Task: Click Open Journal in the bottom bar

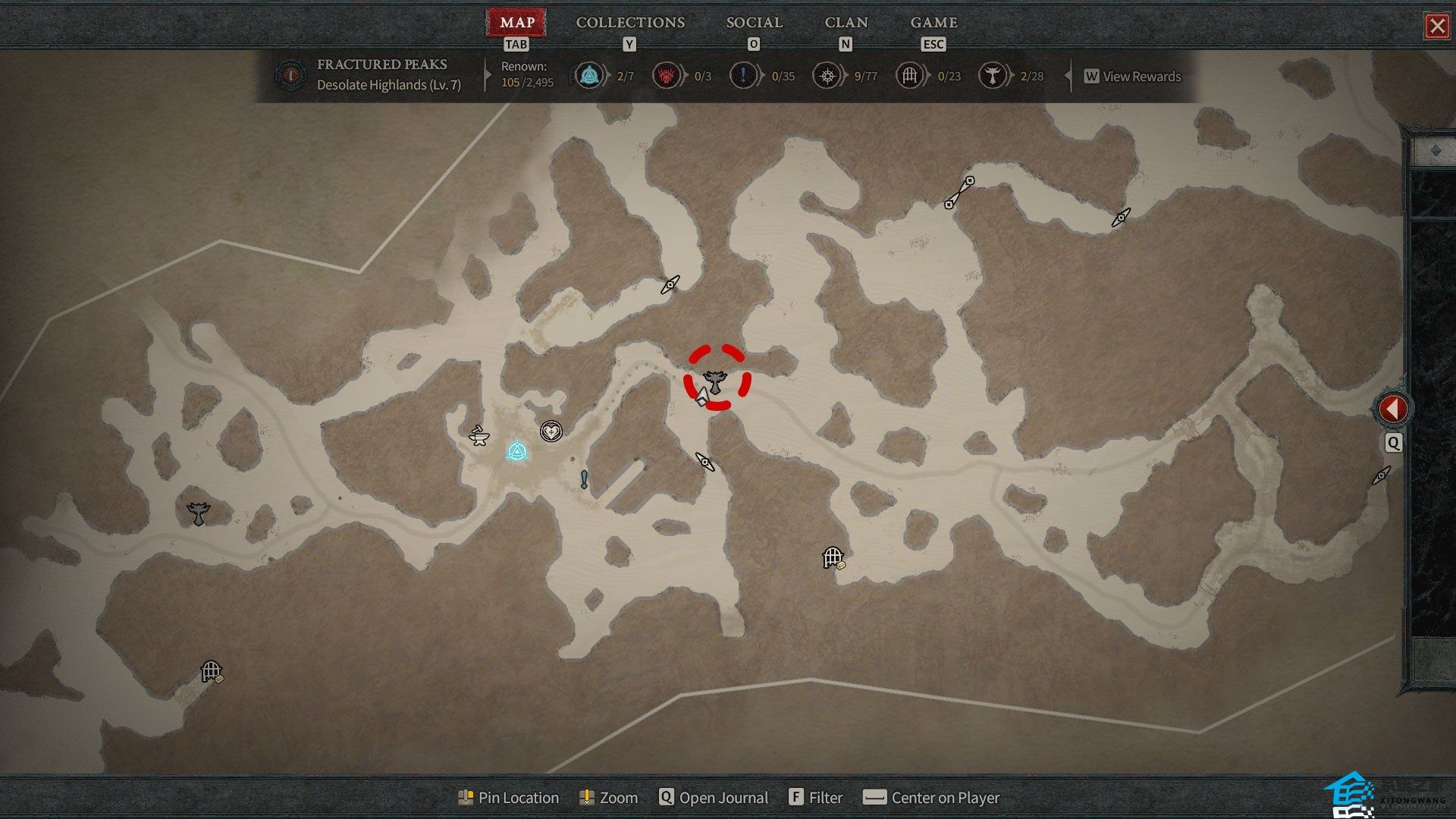Action: click(x=714, y=798)
